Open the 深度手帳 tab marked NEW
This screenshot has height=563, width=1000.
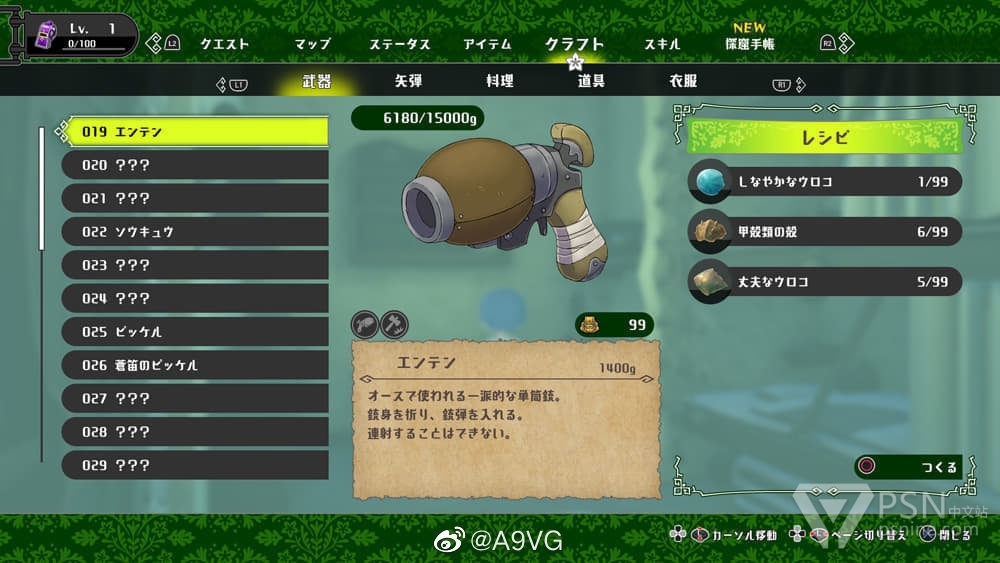[x=749, y=43]
